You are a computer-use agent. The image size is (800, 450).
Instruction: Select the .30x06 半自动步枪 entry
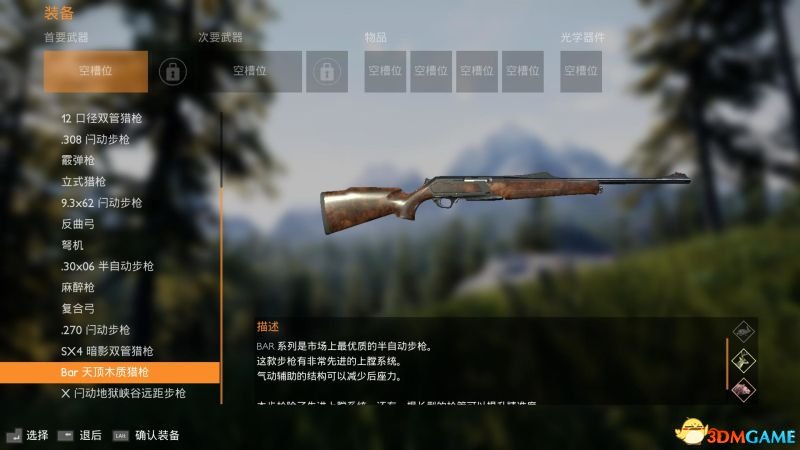coord(107,266)
